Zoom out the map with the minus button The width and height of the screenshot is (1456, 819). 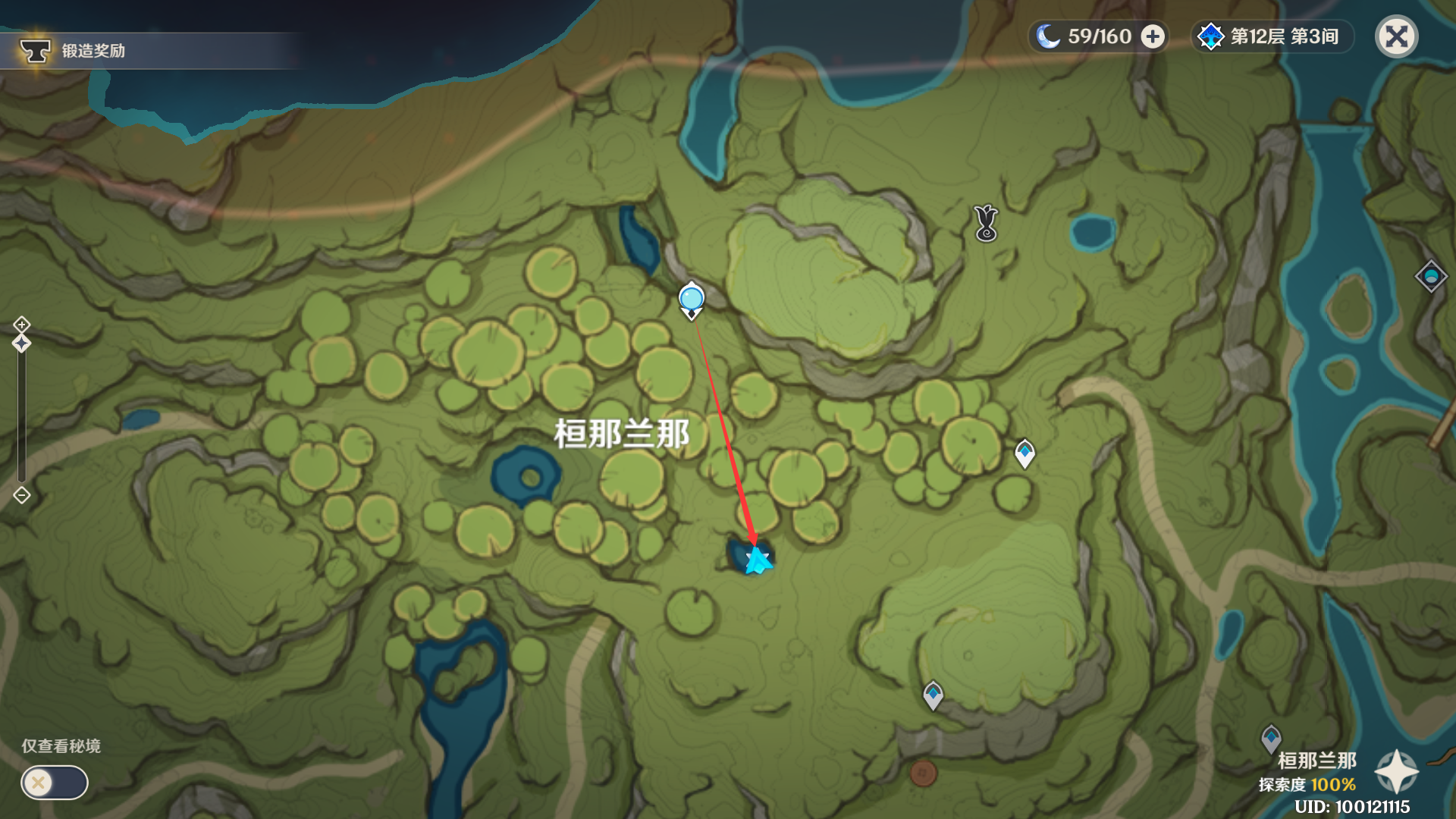tap(21, 495)
